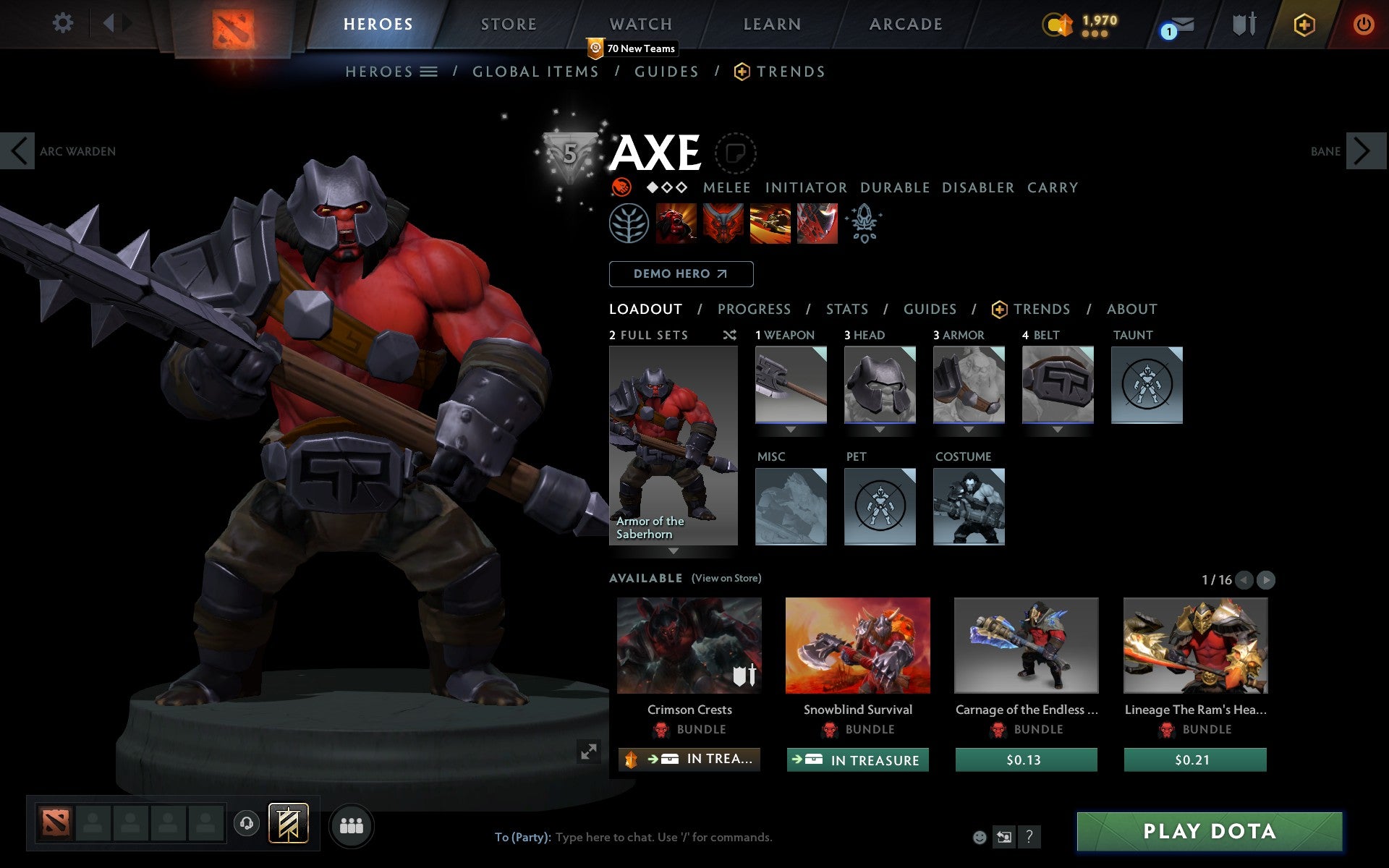Open the Battle Hunger ability icon
This screenshot has height=868, width=1389.
click(x=723, y=224)
